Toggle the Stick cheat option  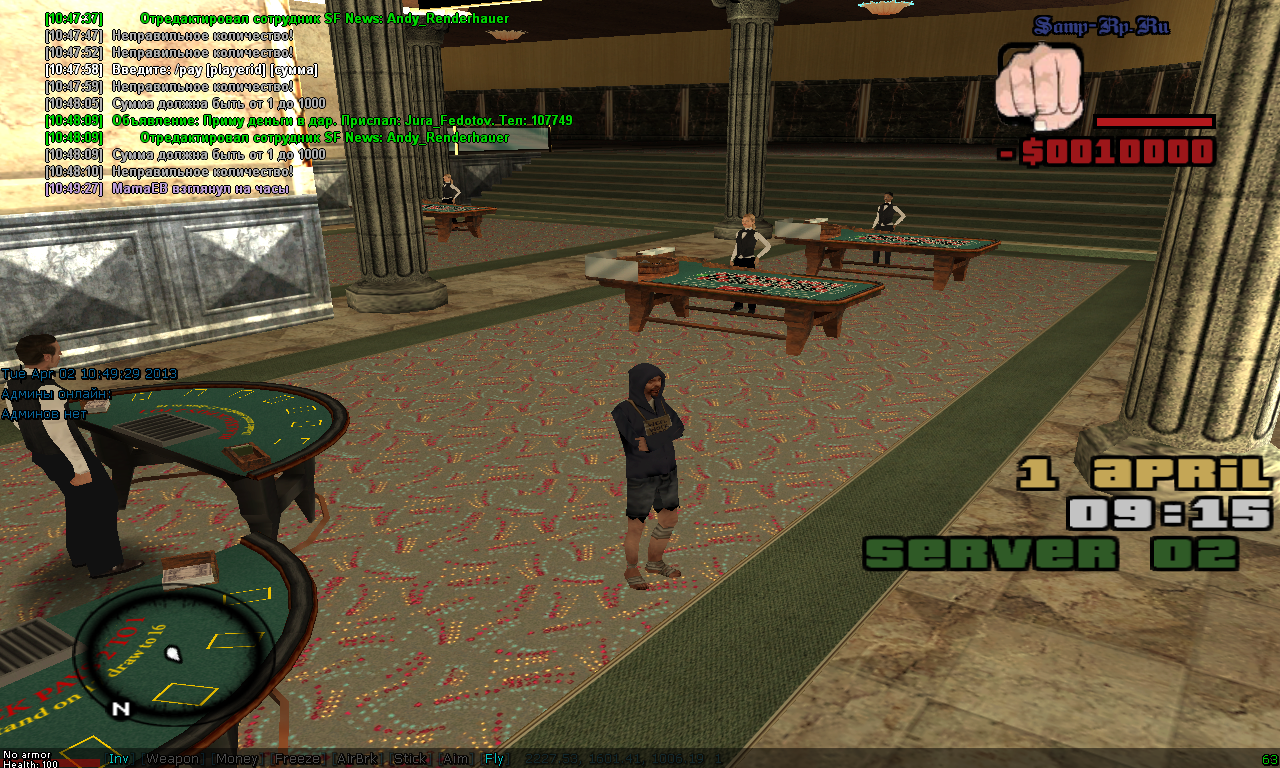click(410, 759)
